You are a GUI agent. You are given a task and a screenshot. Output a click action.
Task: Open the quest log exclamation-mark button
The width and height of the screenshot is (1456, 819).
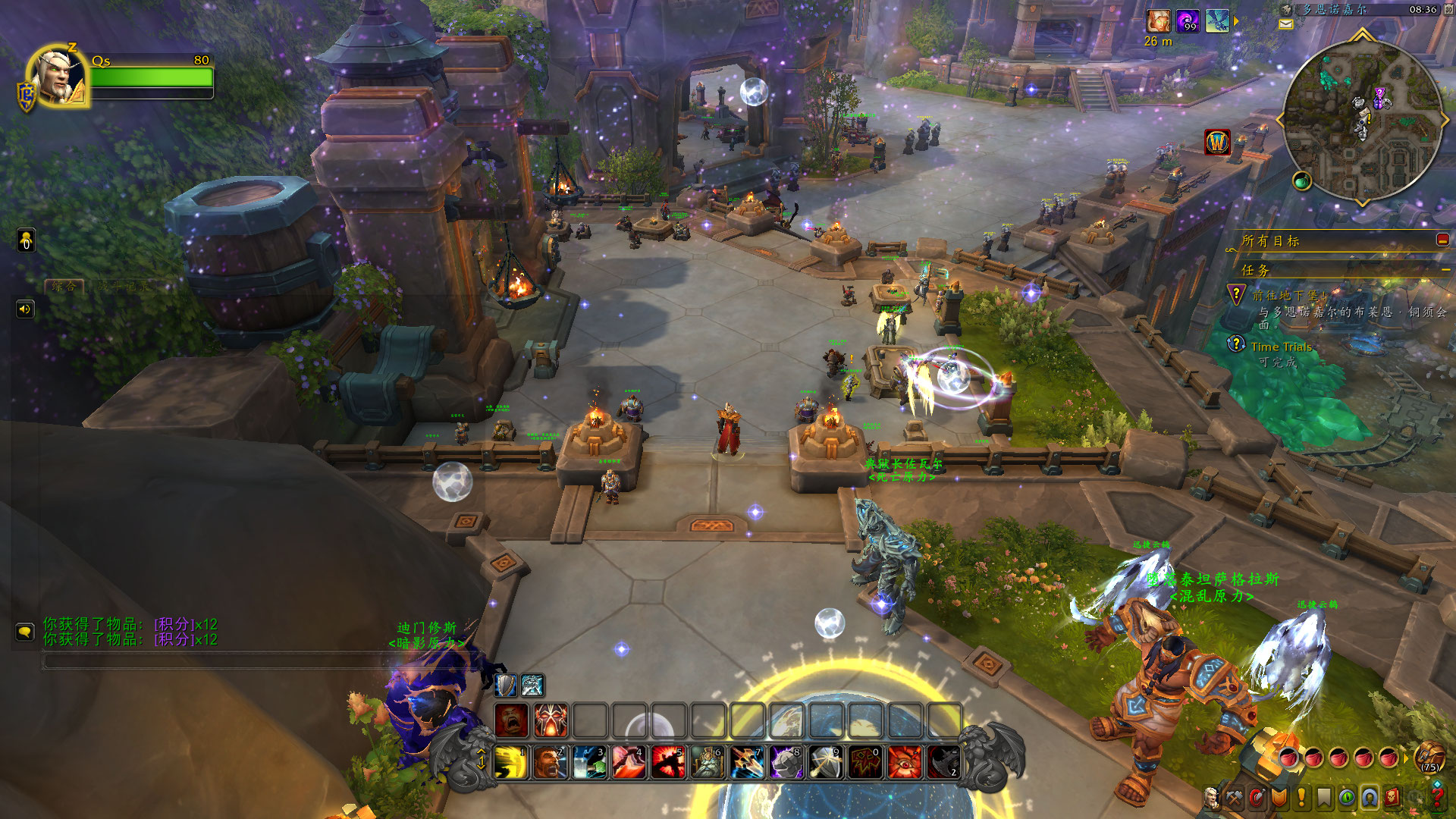[1302, 797]
